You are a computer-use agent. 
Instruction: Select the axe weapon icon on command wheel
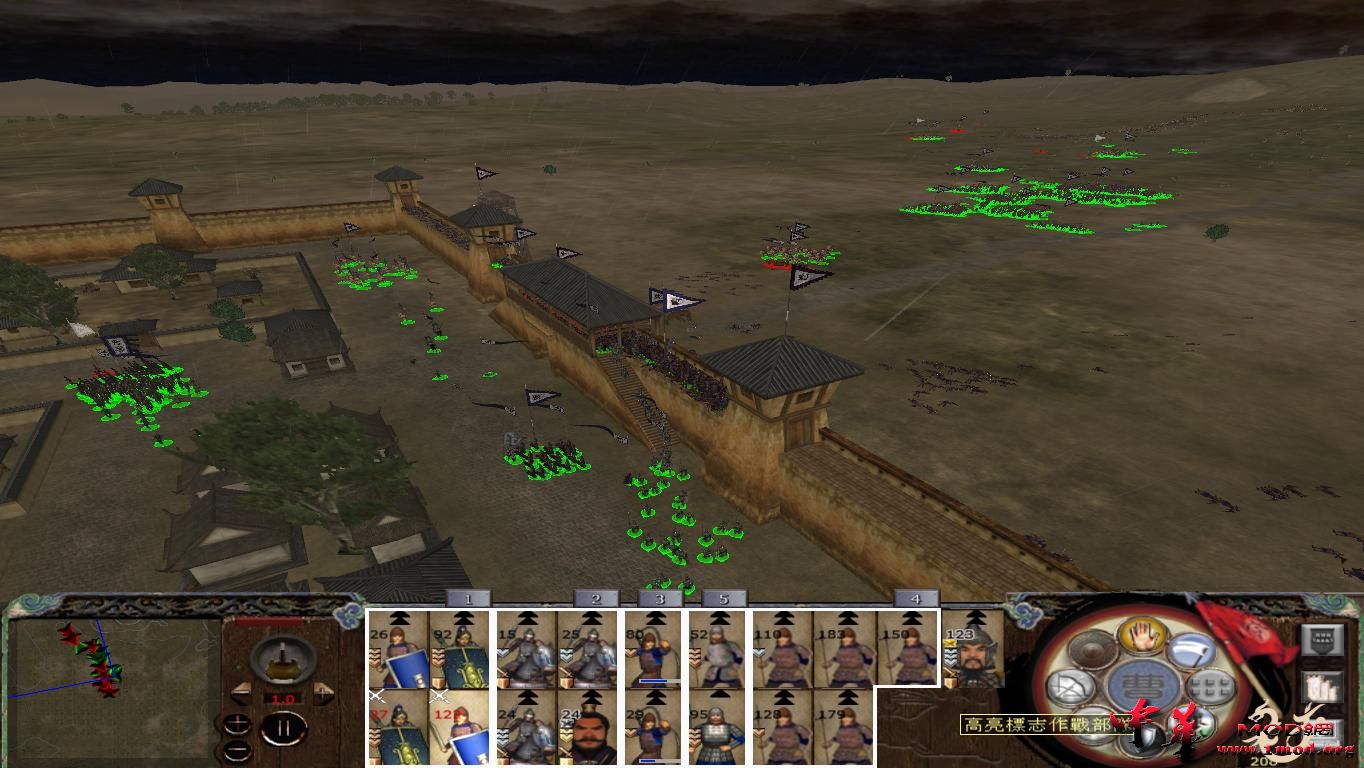point(1192,652)
